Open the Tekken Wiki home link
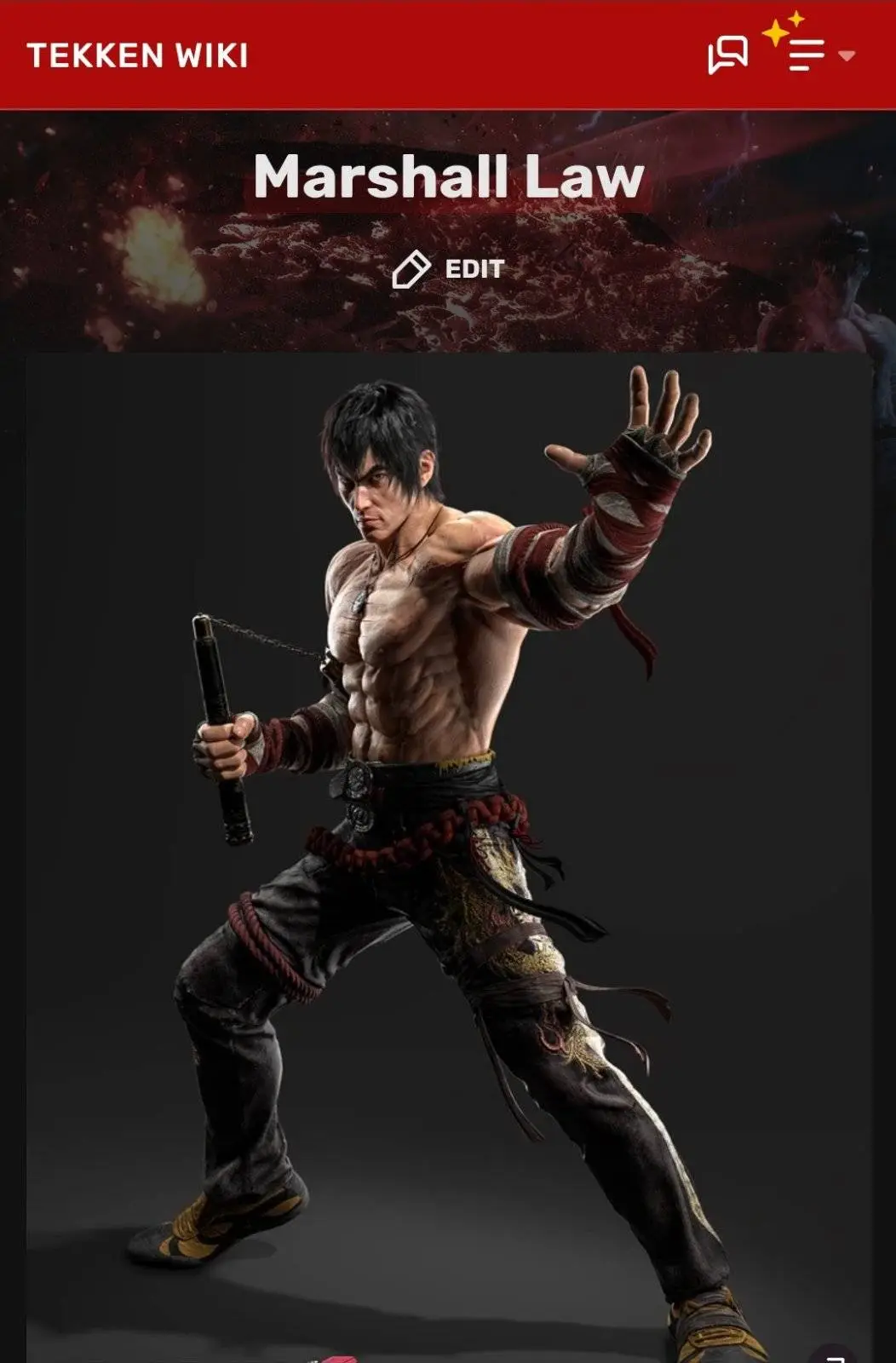 coord(137,56)
